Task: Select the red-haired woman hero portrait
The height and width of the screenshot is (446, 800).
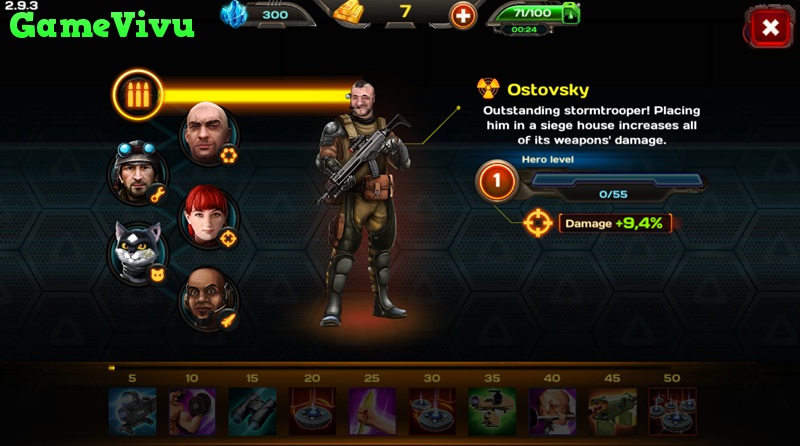Action: tap(208, 216)
